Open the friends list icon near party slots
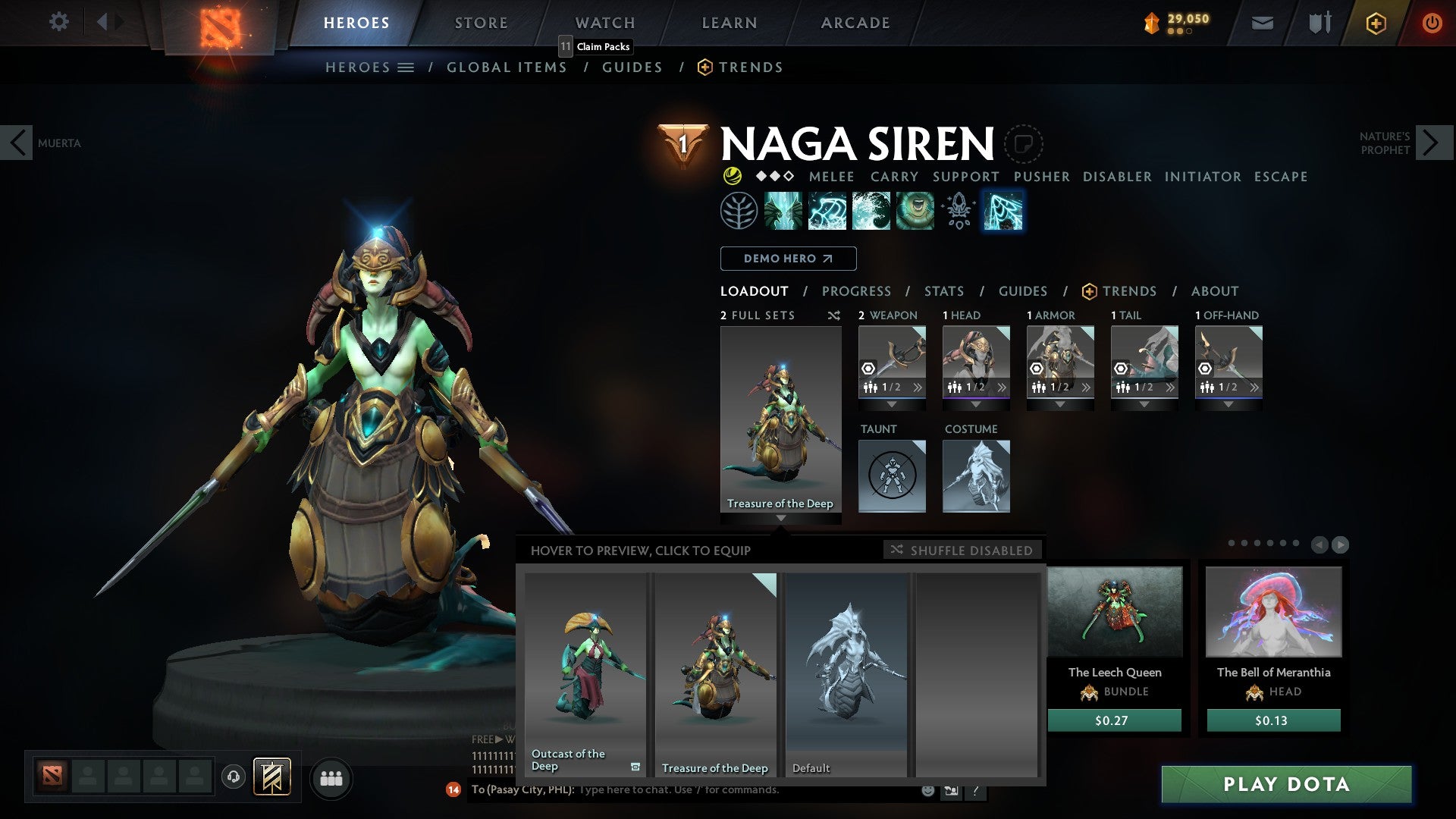Image resolution: width=1456 pixels, height=819 pixels. 331,778
